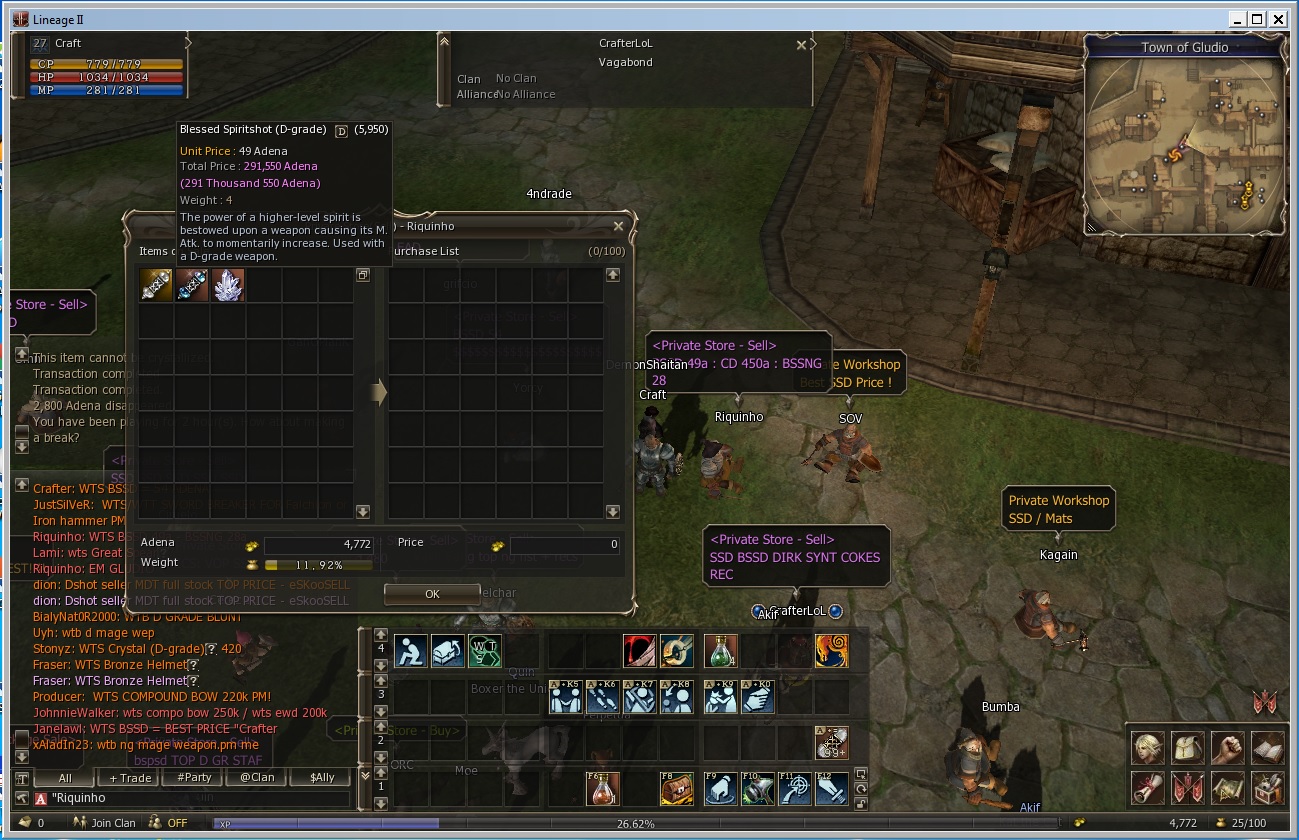Close the CrafterLoL target window
Screen dimensions: 1299x840
[x=800, y=45]
